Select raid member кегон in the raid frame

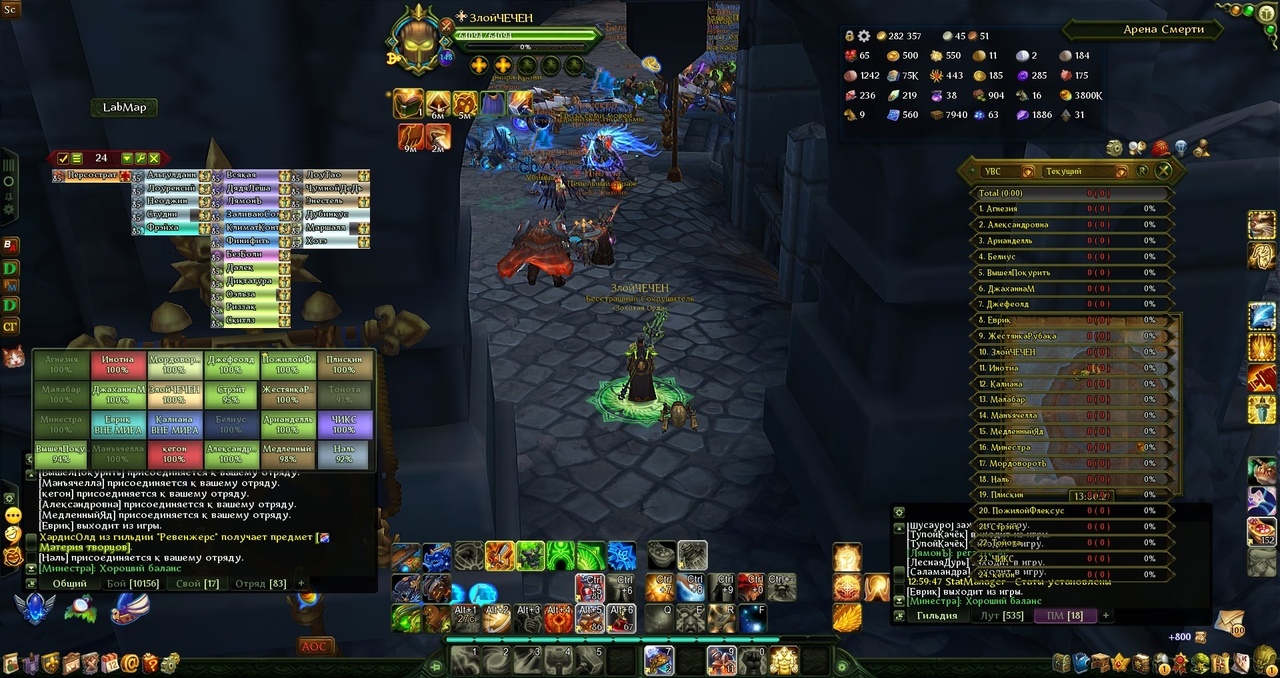174,454
